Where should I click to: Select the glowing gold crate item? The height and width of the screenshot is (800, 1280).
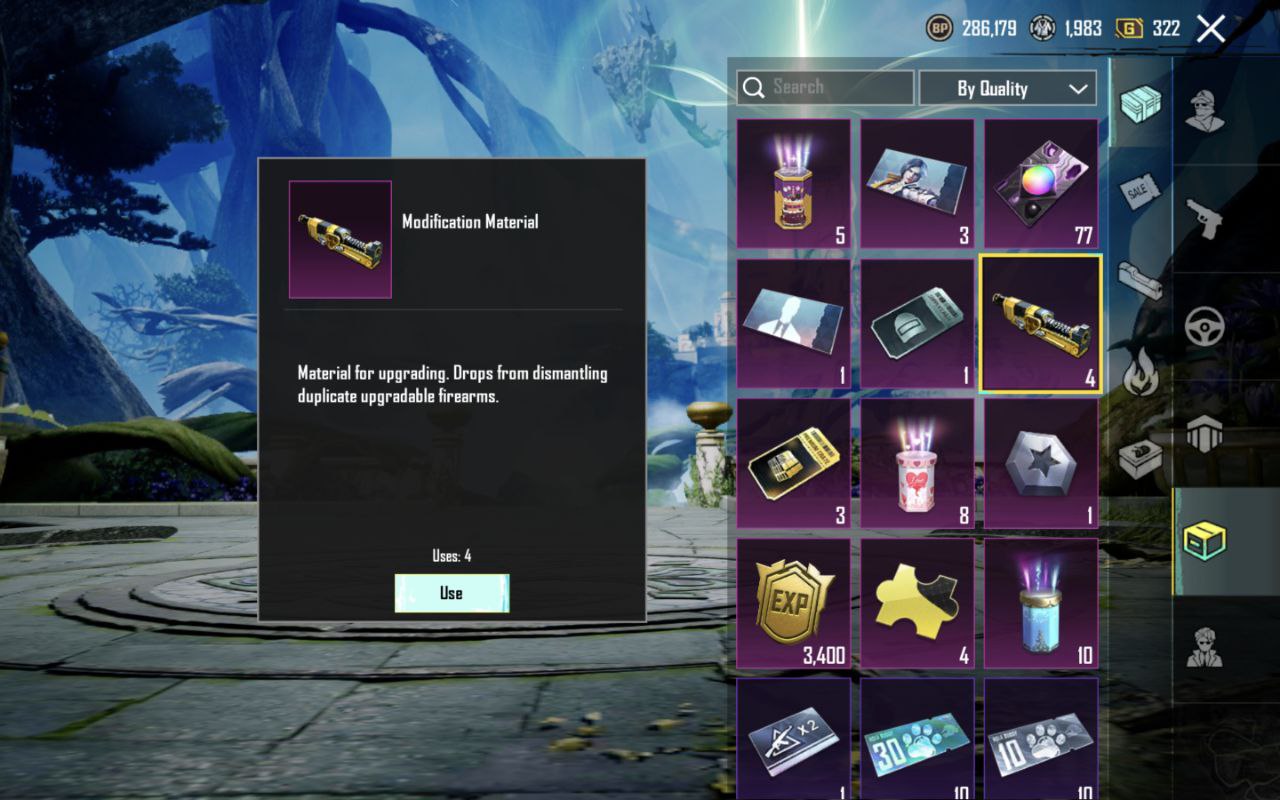coord(793,184)
